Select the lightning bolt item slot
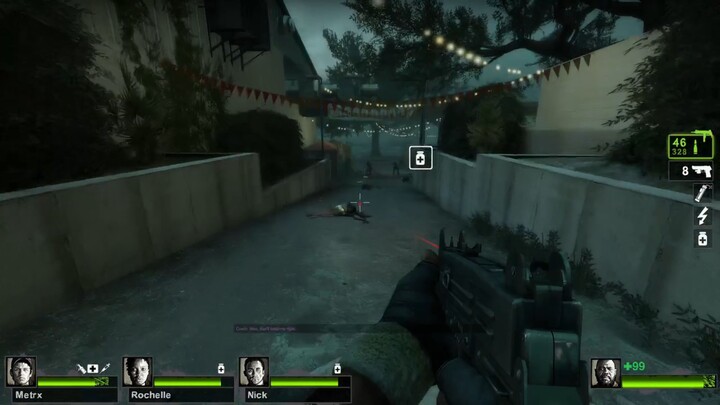The image size is (720, 405). tap(702, 216)
